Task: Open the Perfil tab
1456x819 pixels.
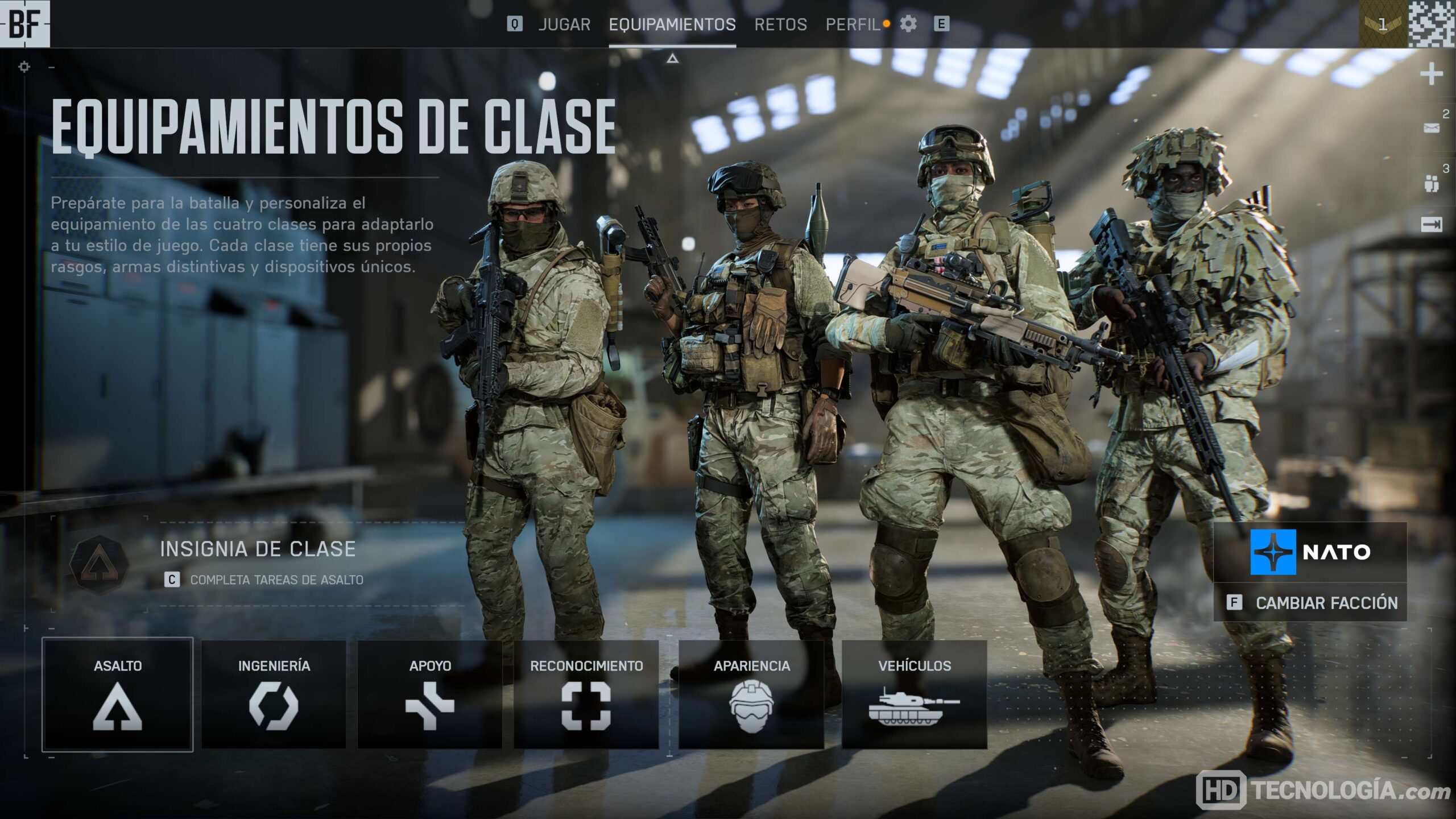Action: pos(853,24)
